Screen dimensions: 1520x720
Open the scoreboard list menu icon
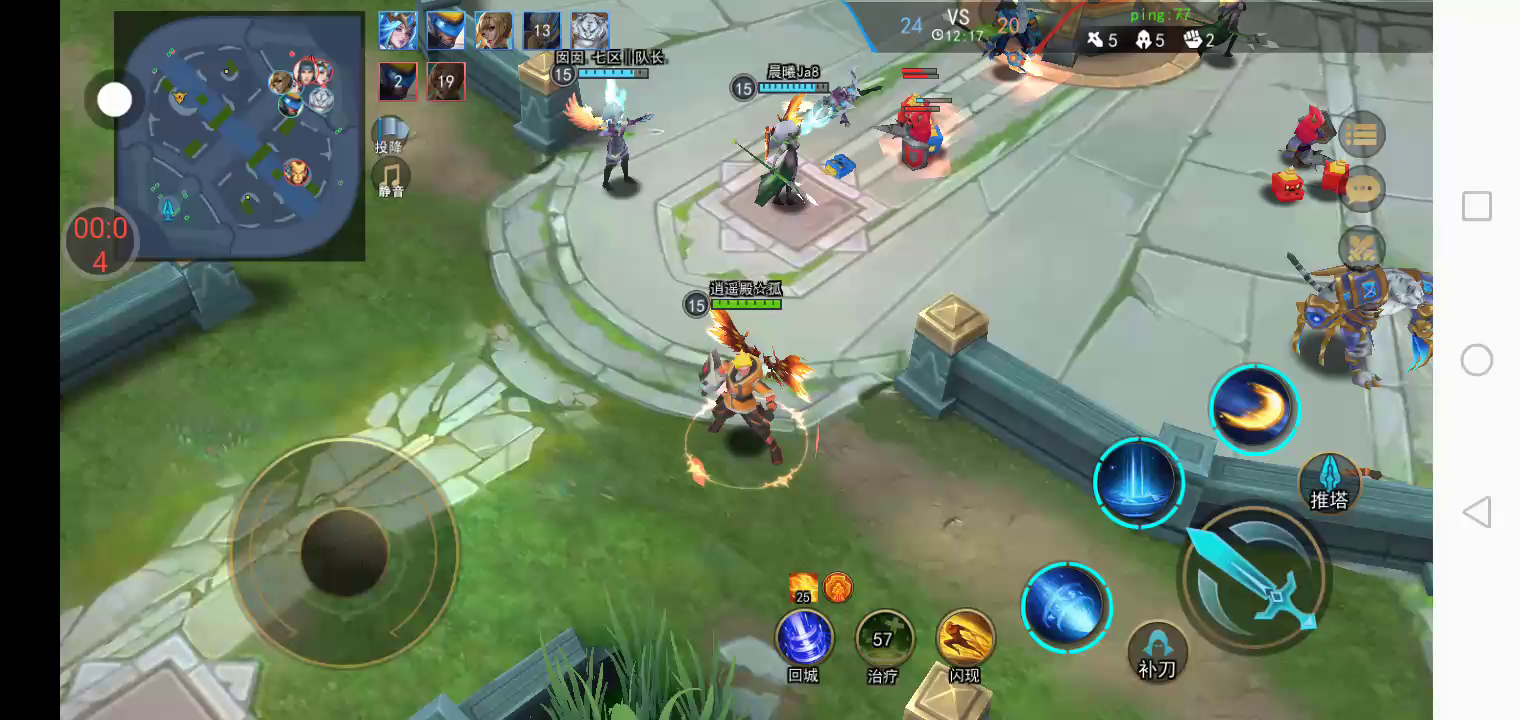(1361, 134)
